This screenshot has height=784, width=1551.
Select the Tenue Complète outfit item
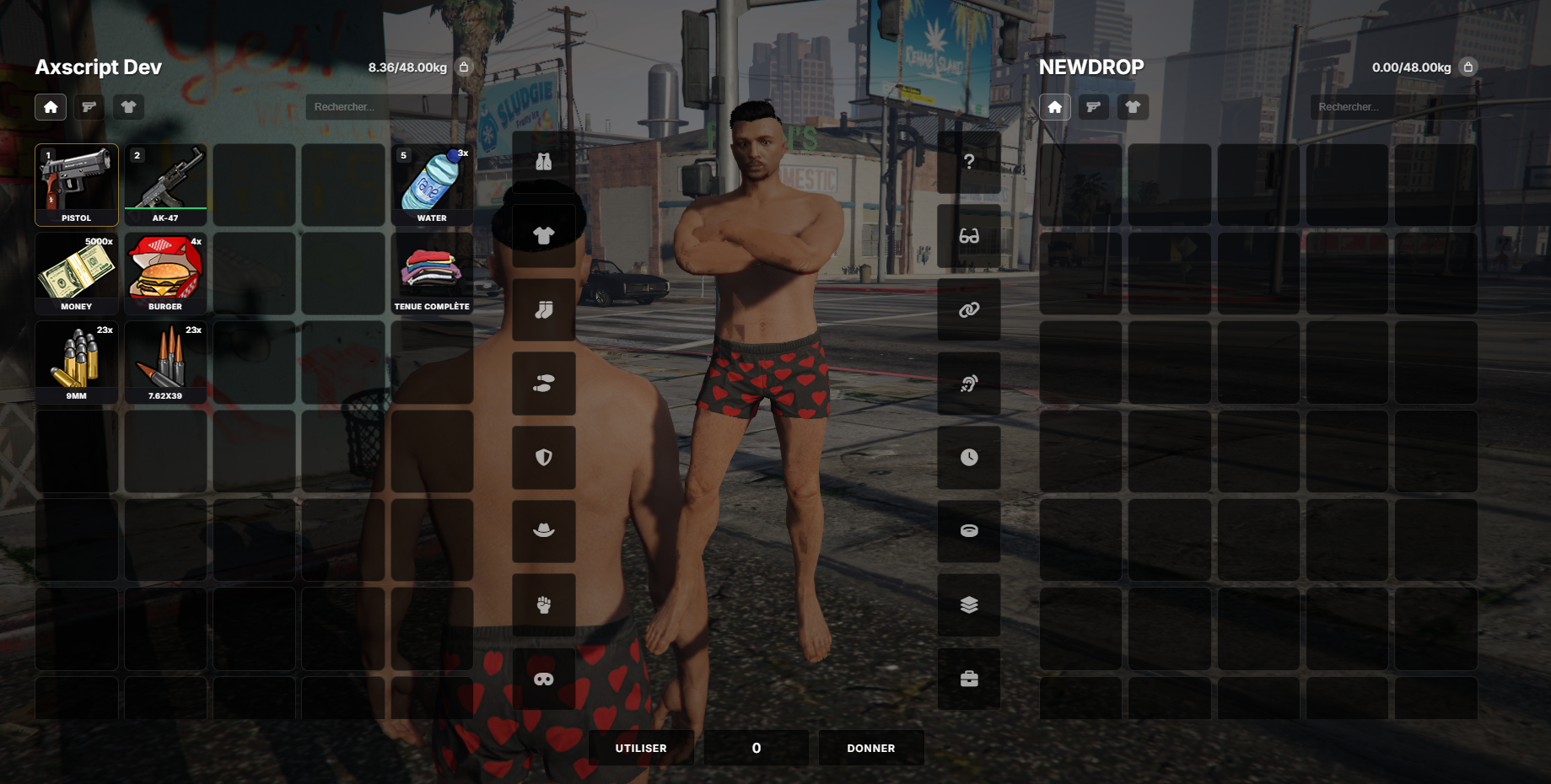point(432,273)
